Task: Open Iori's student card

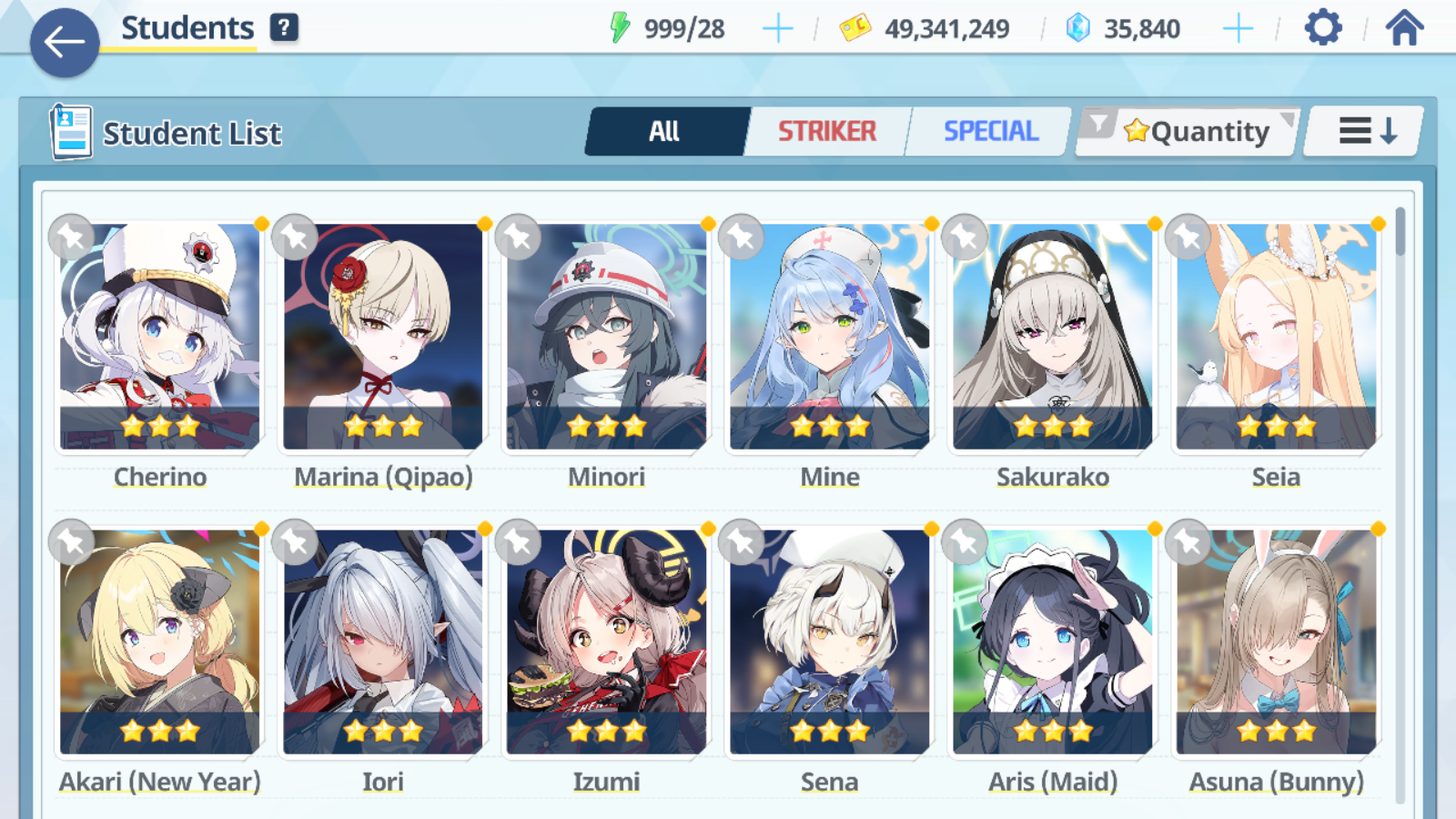Action: pos(383,642)
